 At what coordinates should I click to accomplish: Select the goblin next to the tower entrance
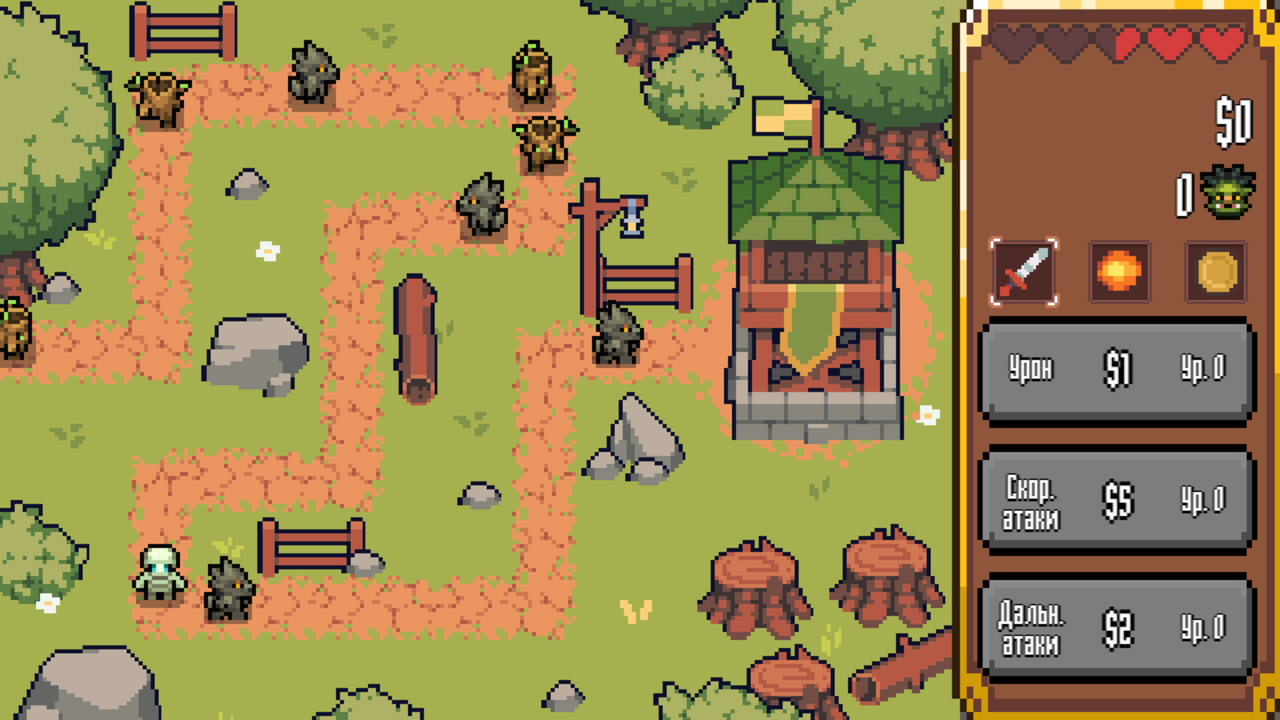point(617,335)
